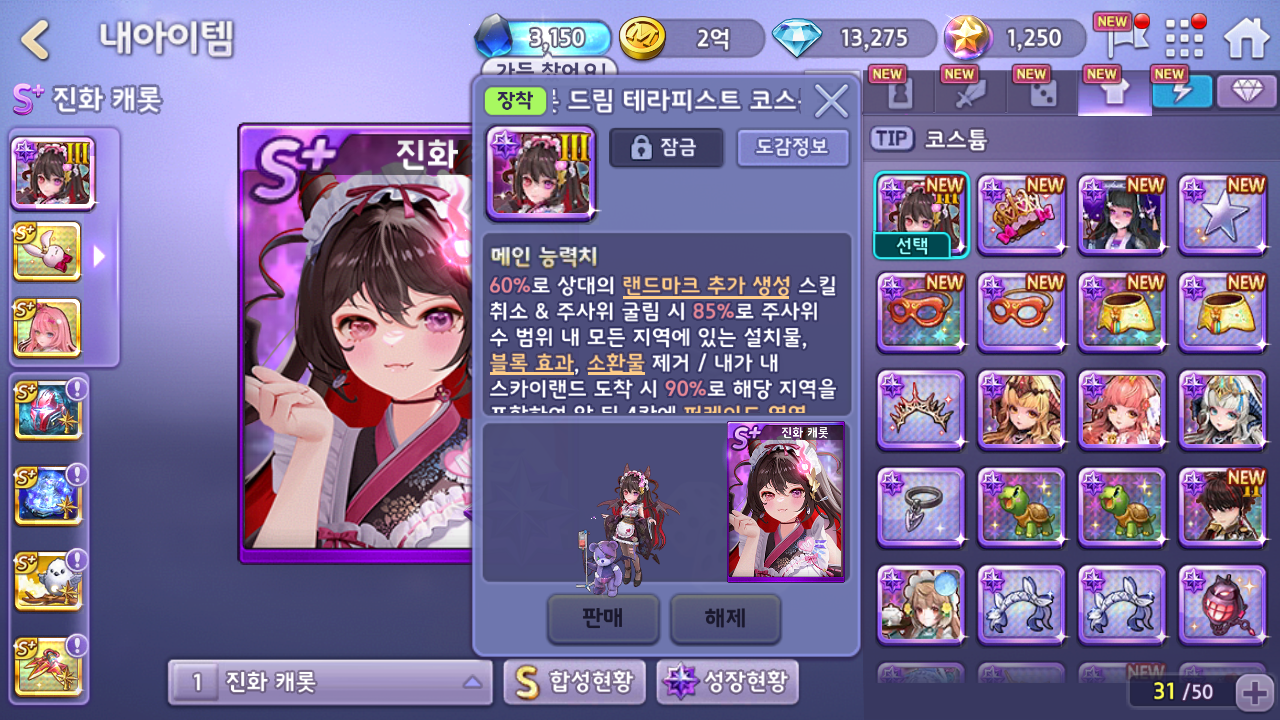Select the green turtle costume item

point(1021,505)
